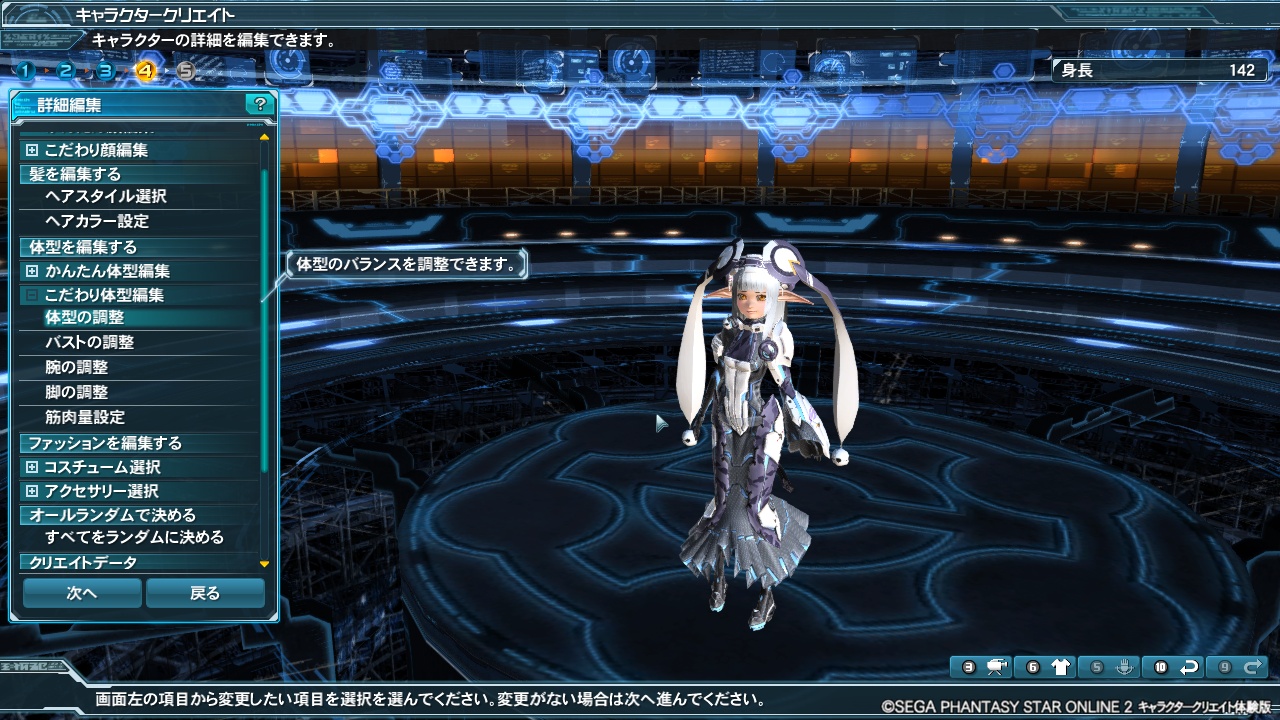The width and height of the screenshot is (1280, 720).
Task: Collapse the こだわり体型編集 section
Action: (33, 295)
